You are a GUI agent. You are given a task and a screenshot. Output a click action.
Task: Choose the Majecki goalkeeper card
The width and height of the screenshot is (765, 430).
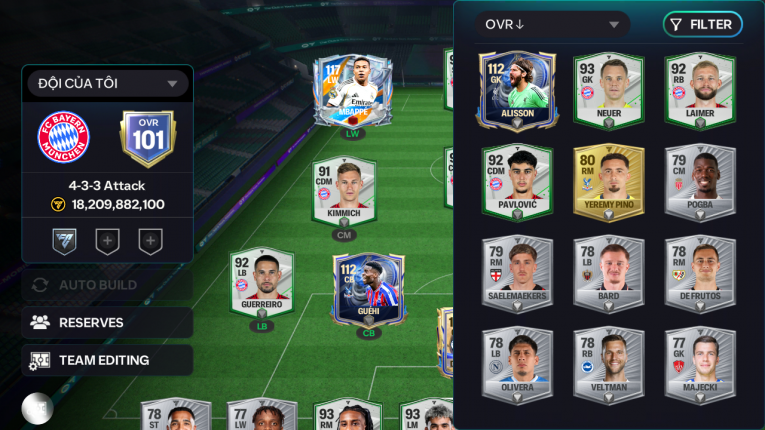point(700,364)
